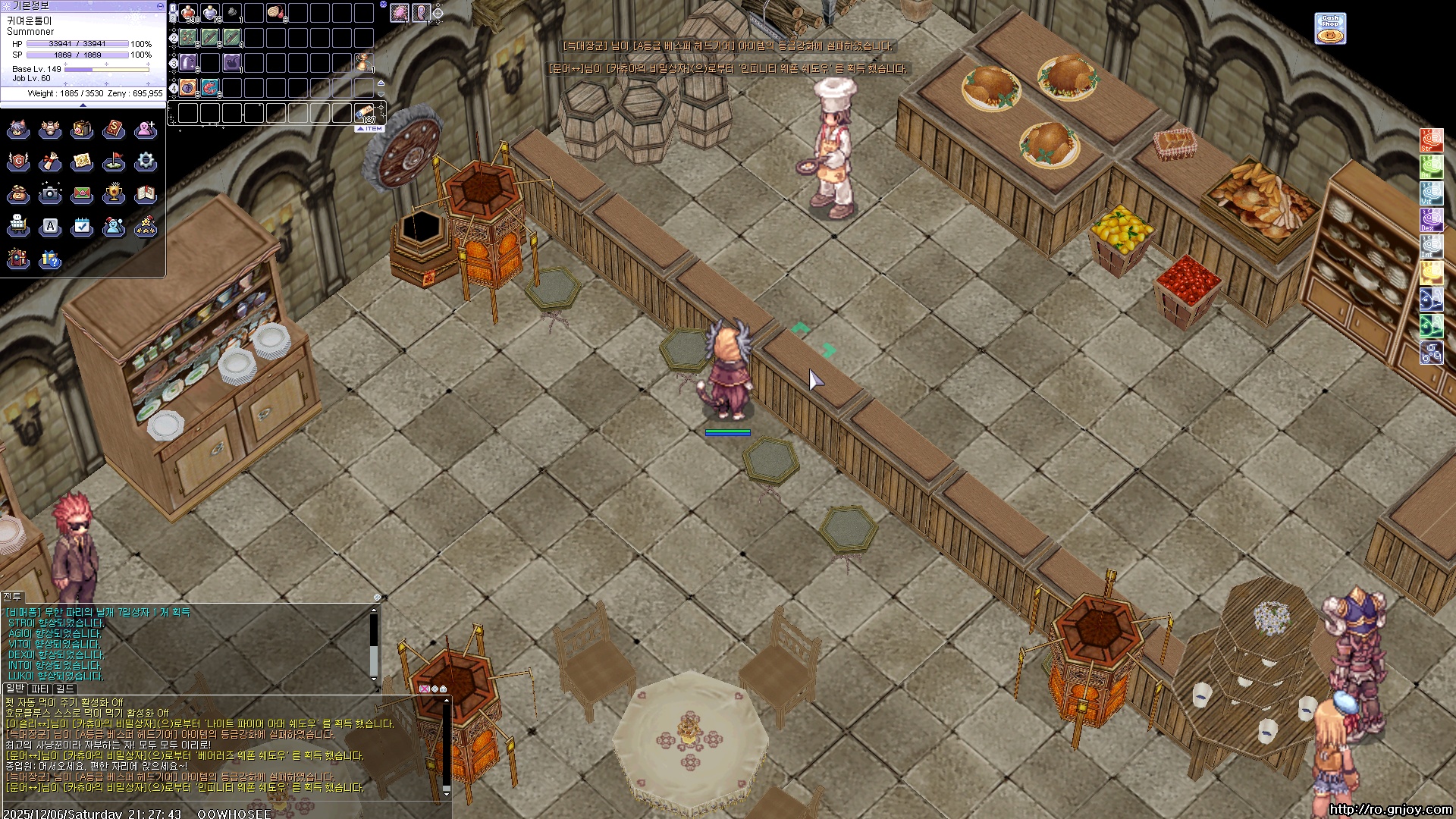Screen dimensions: 1456x819
Task: Click the Str food buff icon
Action: click(1431, 140)
